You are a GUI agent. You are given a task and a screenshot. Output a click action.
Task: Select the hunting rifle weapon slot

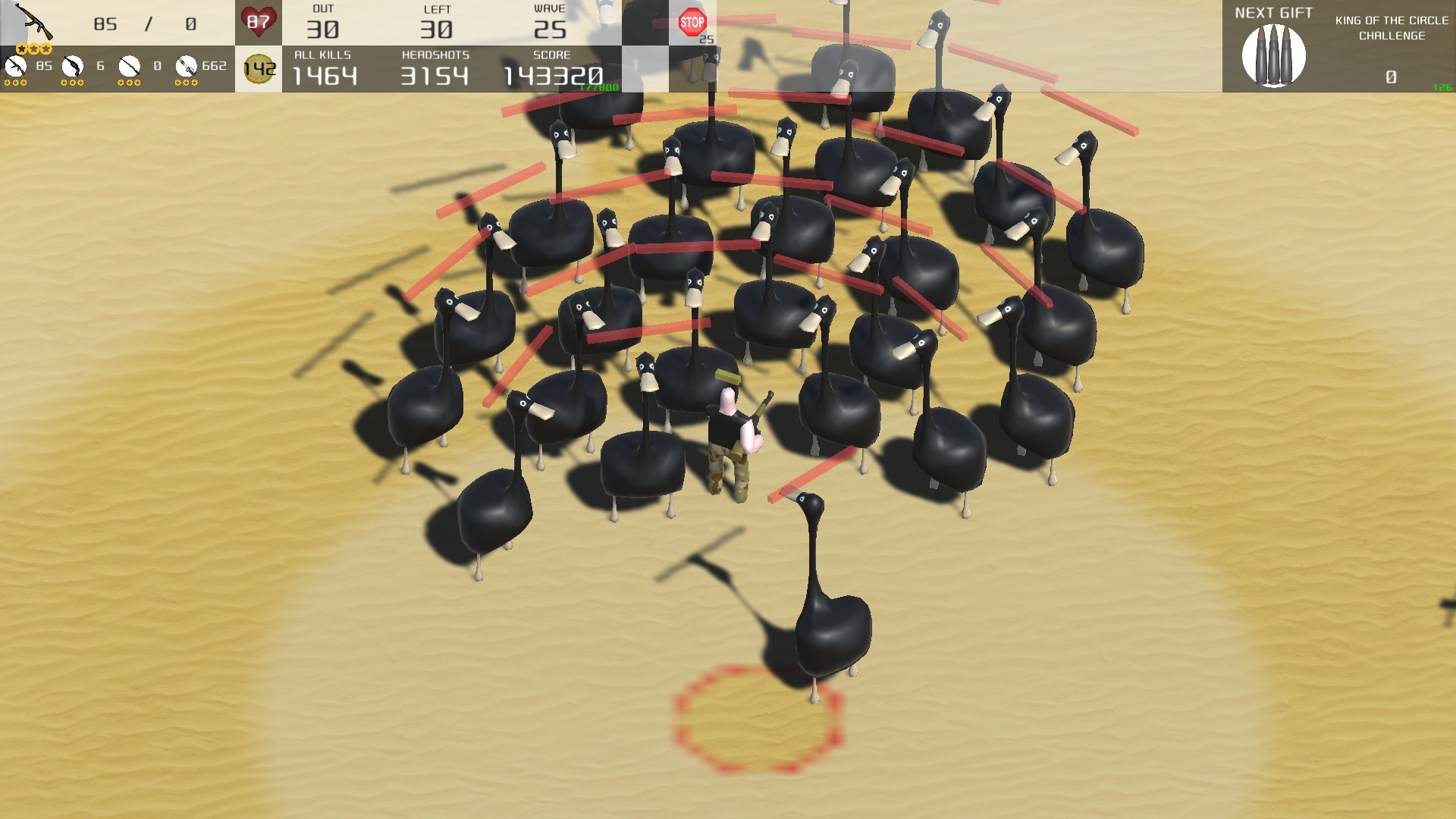(x=129, y=65)
